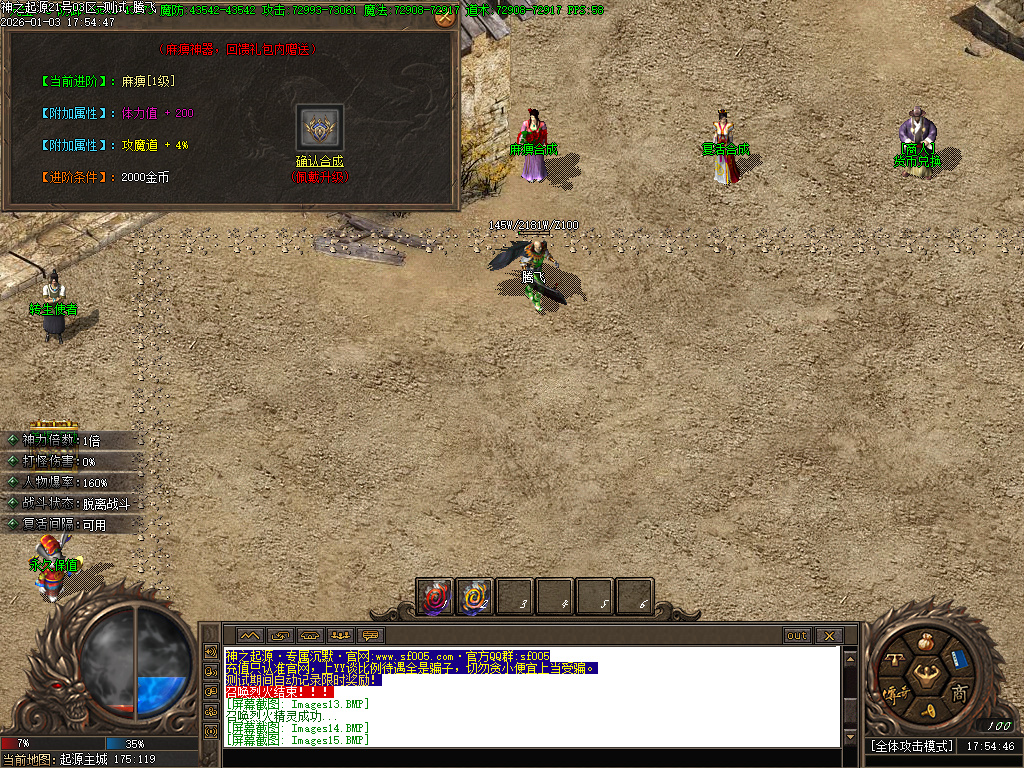Click the 确认合成 confirm synthesis link
The height and width of the screenshot is (768, 1024).
coord(319,161)
